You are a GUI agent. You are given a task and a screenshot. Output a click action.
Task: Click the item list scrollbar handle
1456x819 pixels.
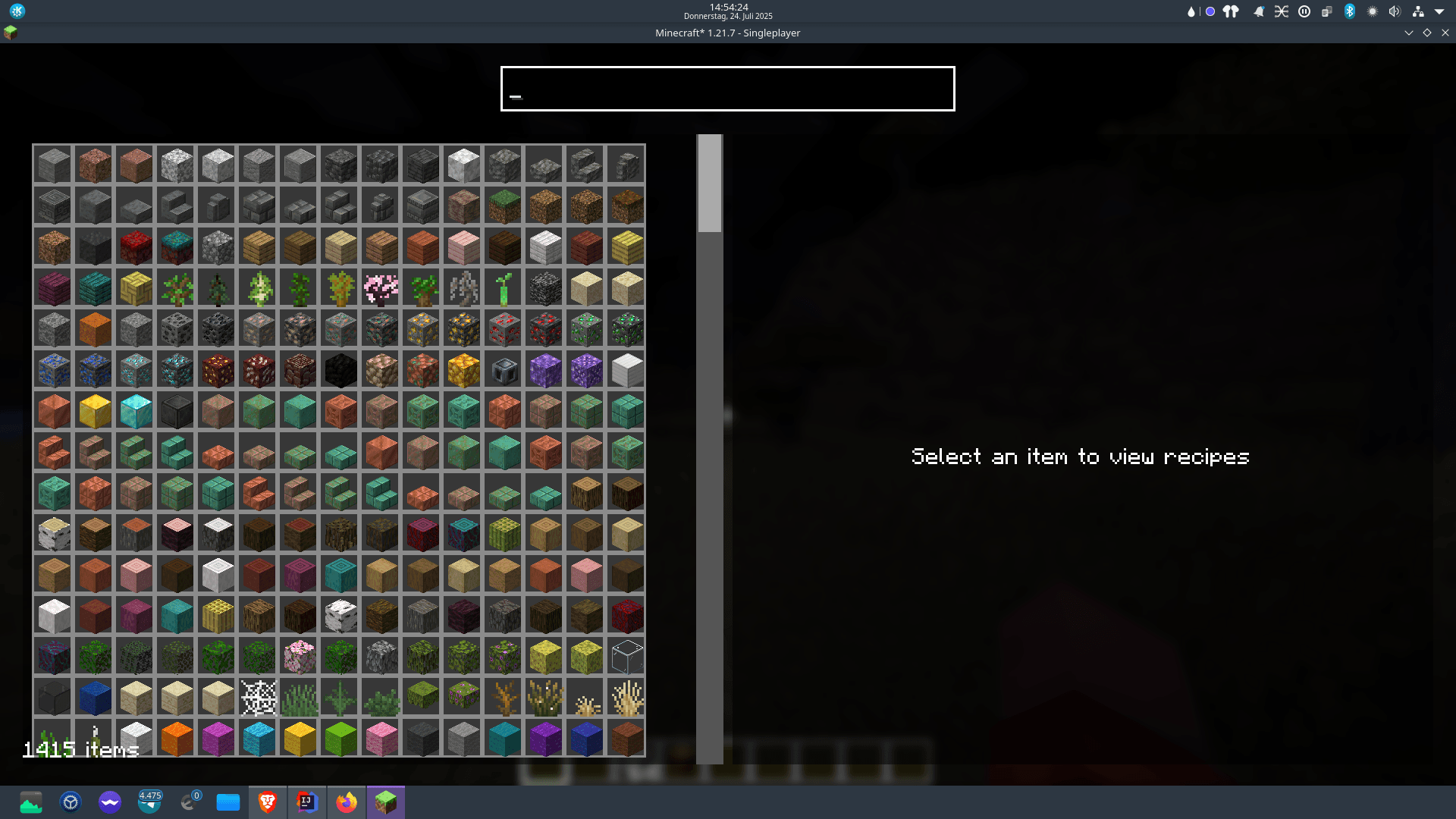pyautogui.click(x=708, y=182)
